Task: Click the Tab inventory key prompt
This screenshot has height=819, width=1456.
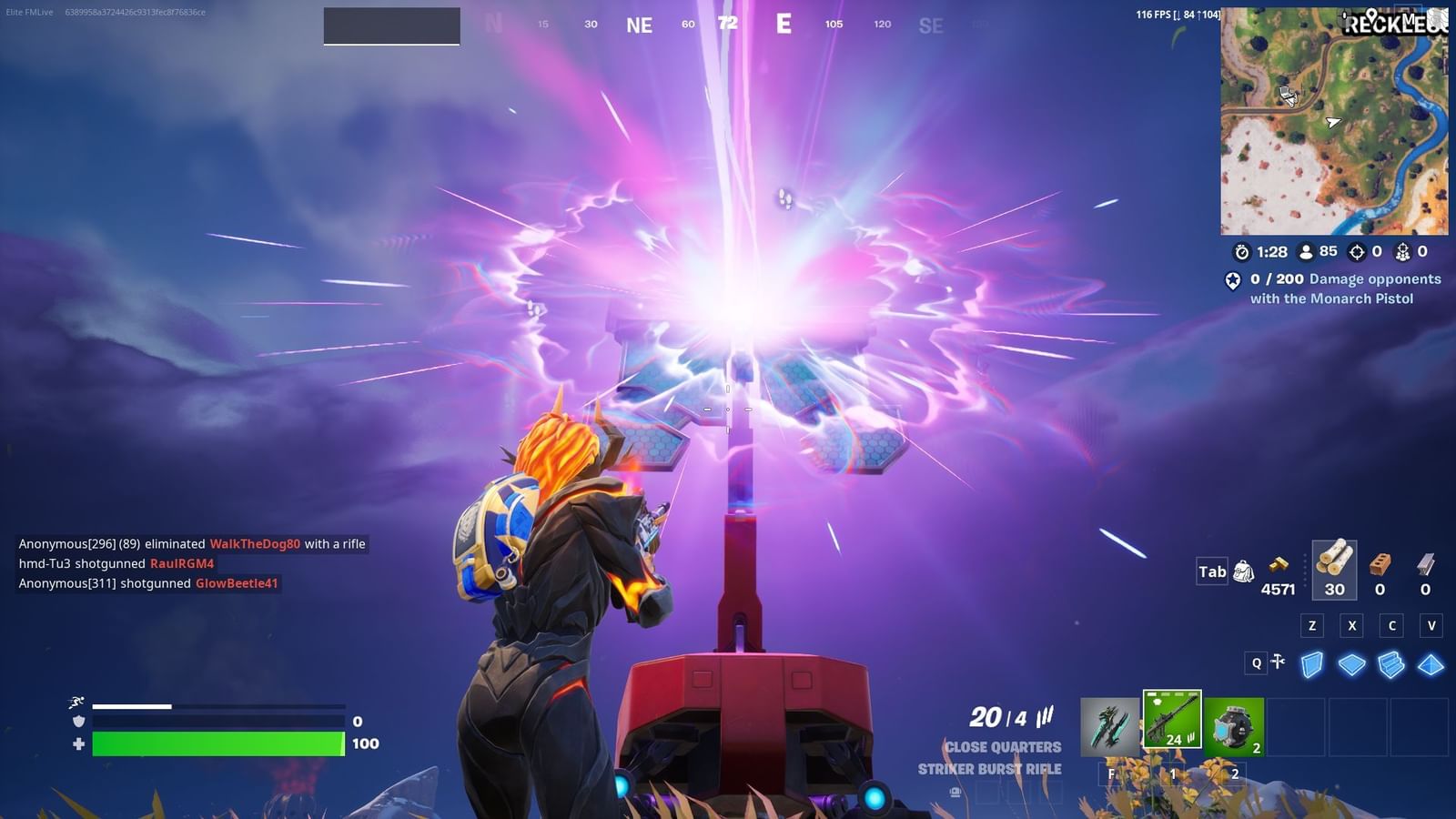Action: tap(1211, 572)
